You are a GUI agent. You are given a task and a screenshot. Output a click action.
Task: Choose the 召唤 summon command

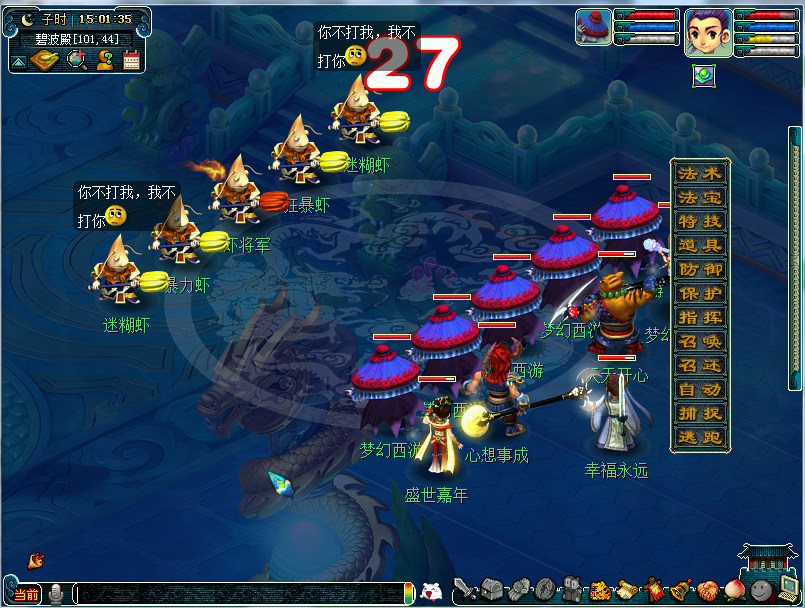(x=700, y=341)
